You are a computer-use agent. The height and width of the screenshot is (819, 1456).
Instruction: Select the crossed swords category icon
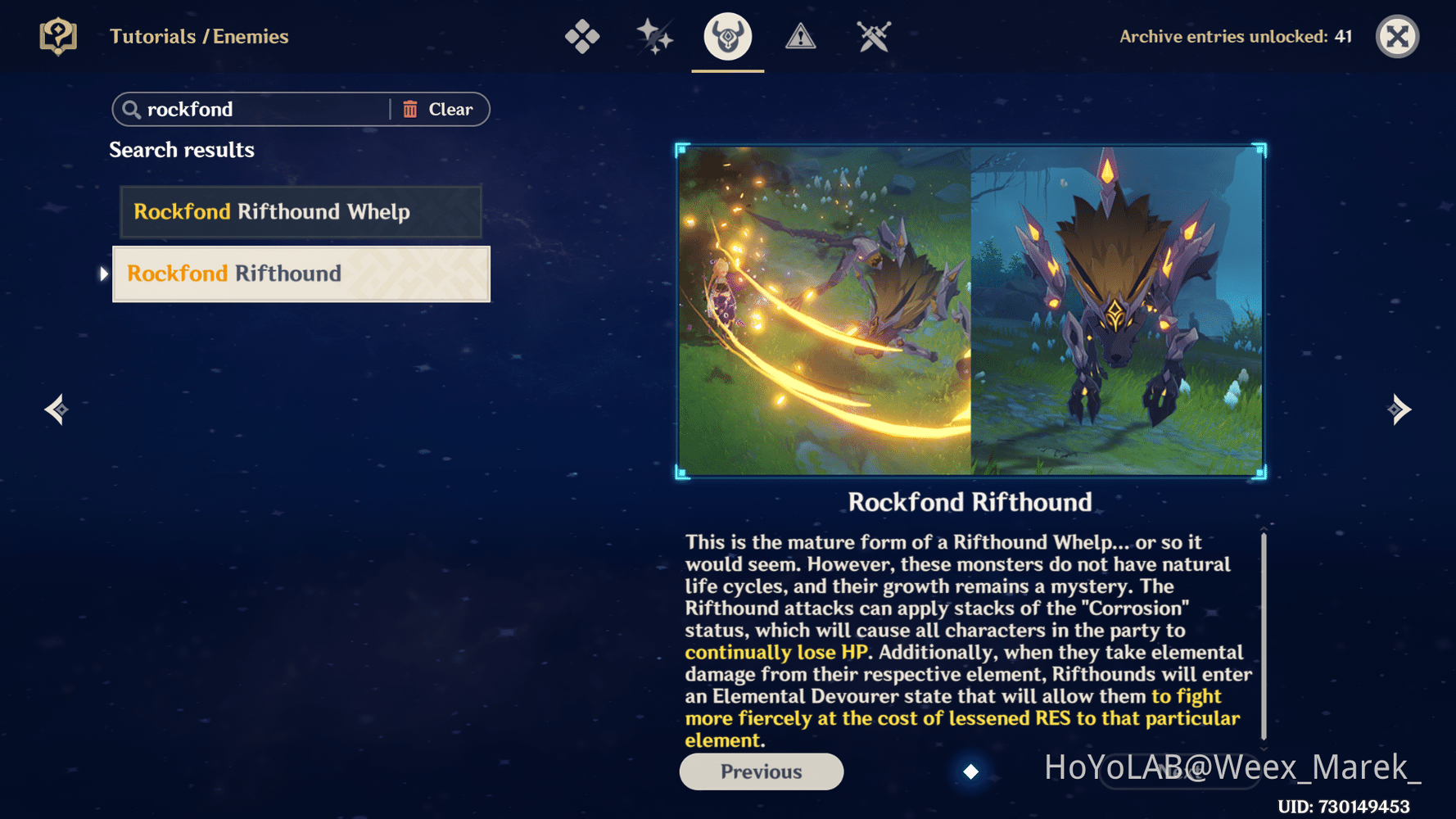pyautogui.click(x=872, y=36)
